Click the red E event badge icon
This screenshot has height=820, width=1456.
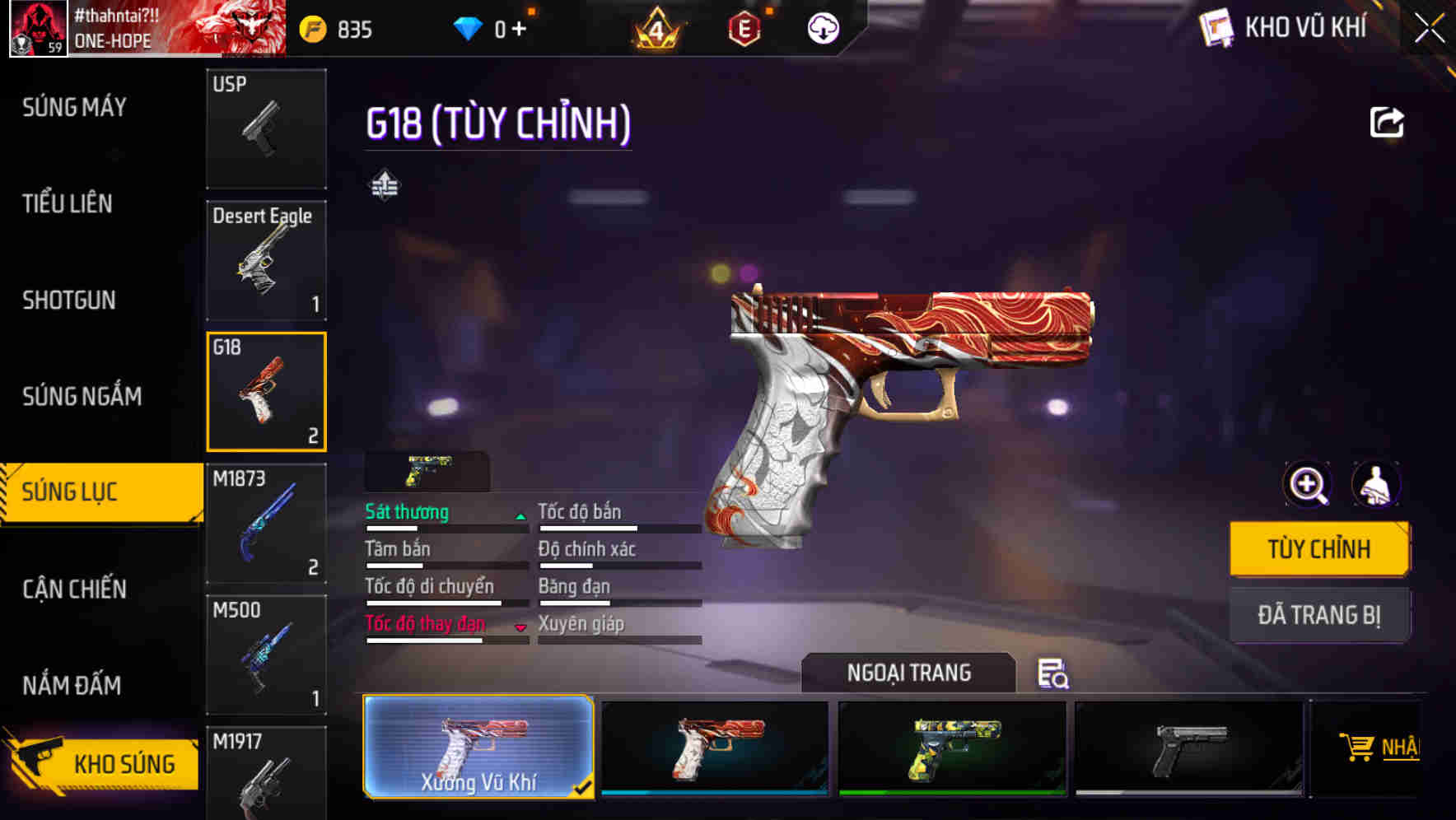(744, 27)
